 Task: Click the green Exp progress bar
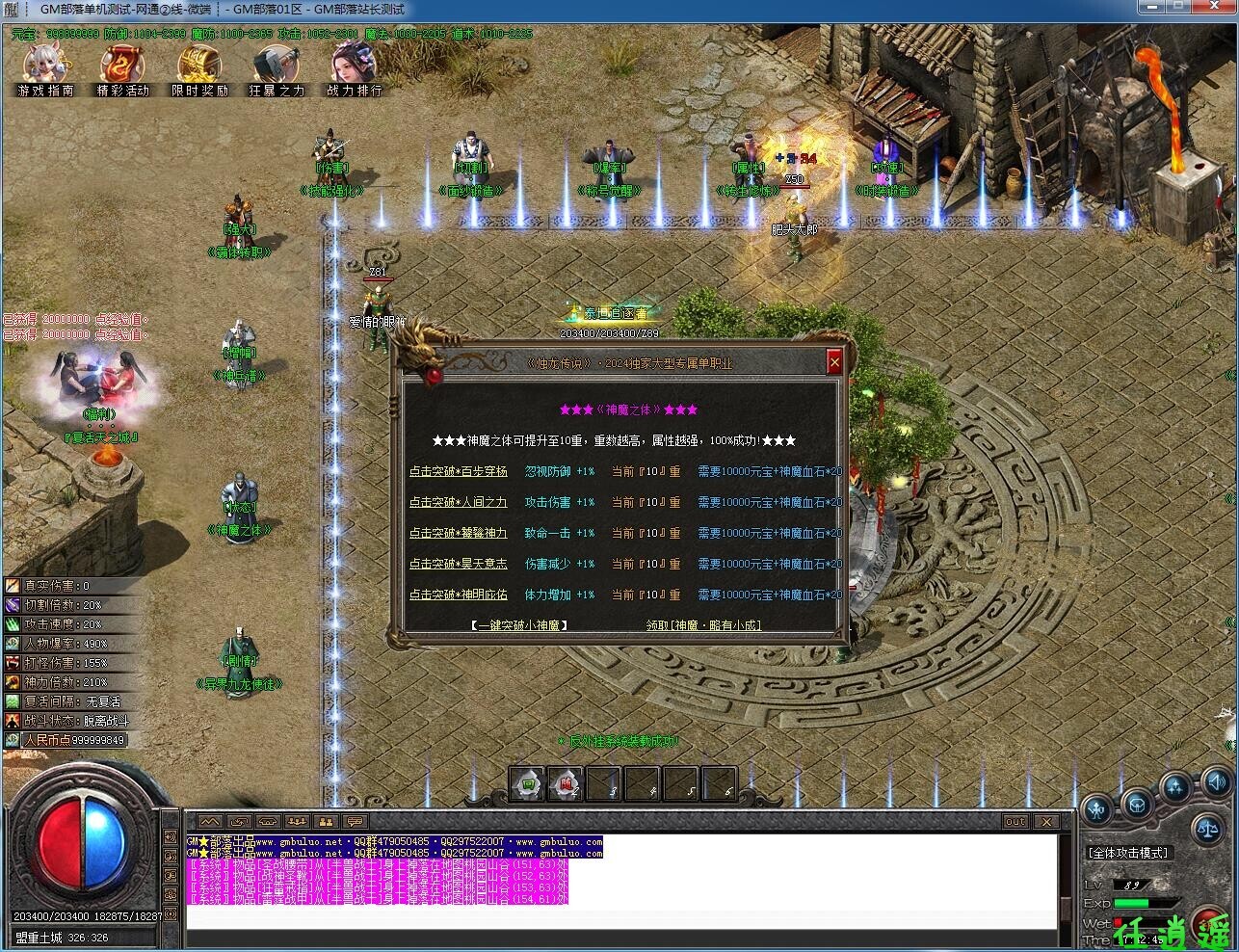[x=1142, y=903]
